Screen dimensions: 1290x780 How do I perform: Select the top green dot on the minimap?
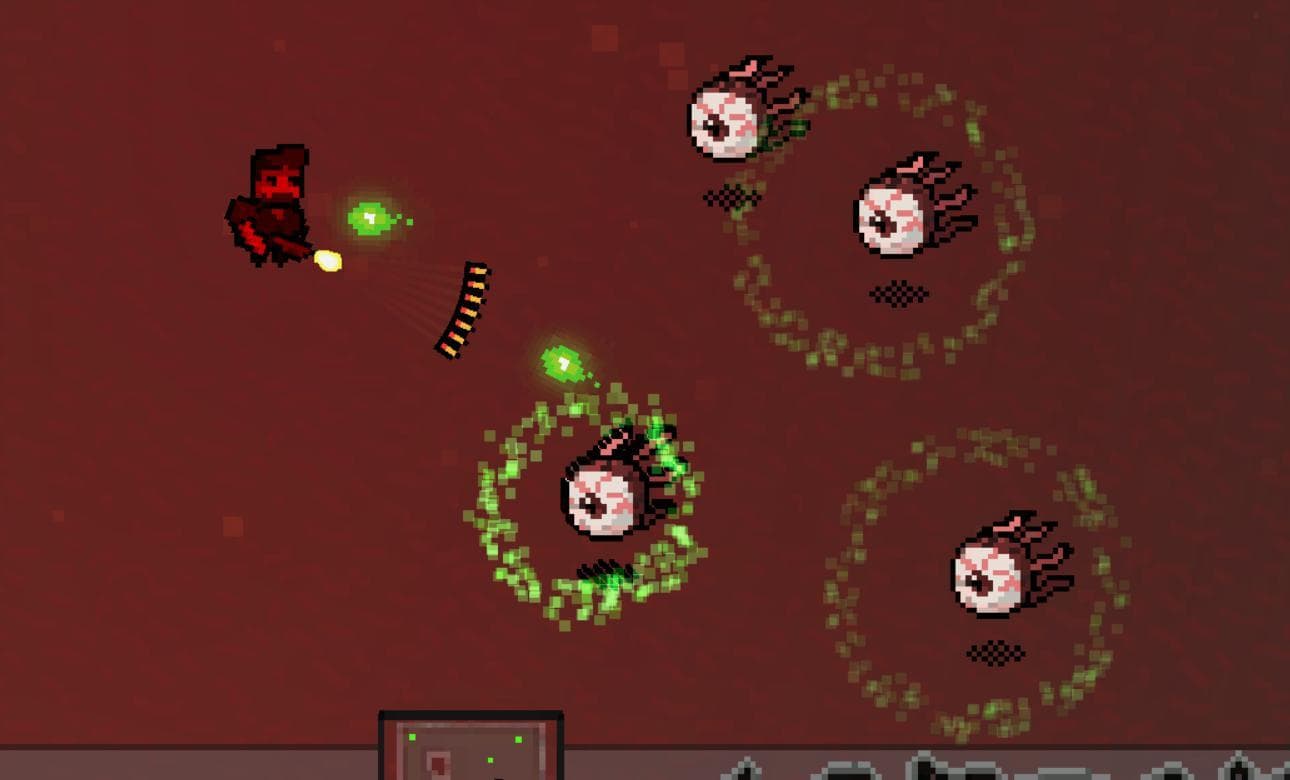(x=411, y=737)
